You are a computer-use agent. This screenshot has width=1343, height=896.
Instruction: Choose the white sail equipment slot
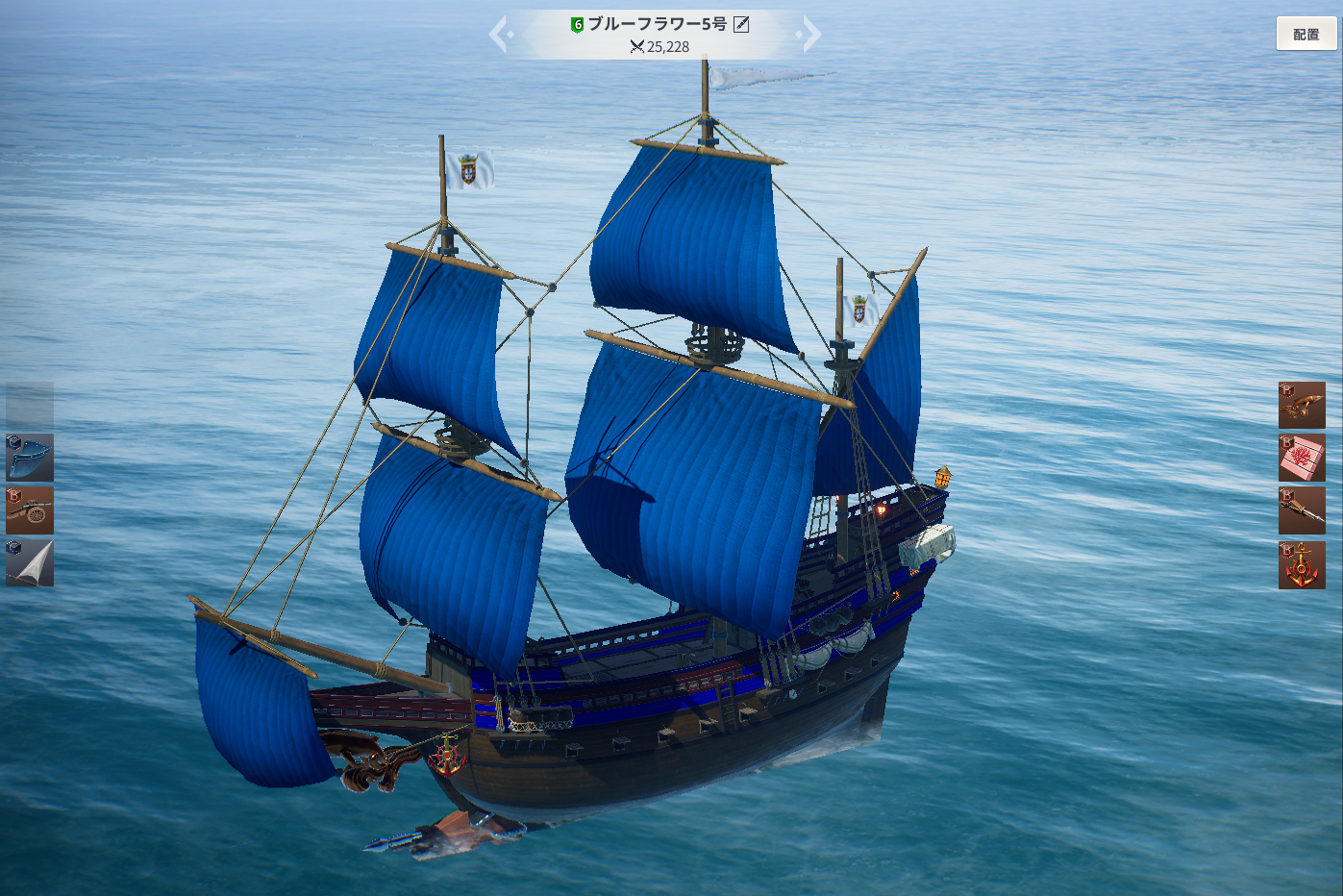[x=30, y=562]
